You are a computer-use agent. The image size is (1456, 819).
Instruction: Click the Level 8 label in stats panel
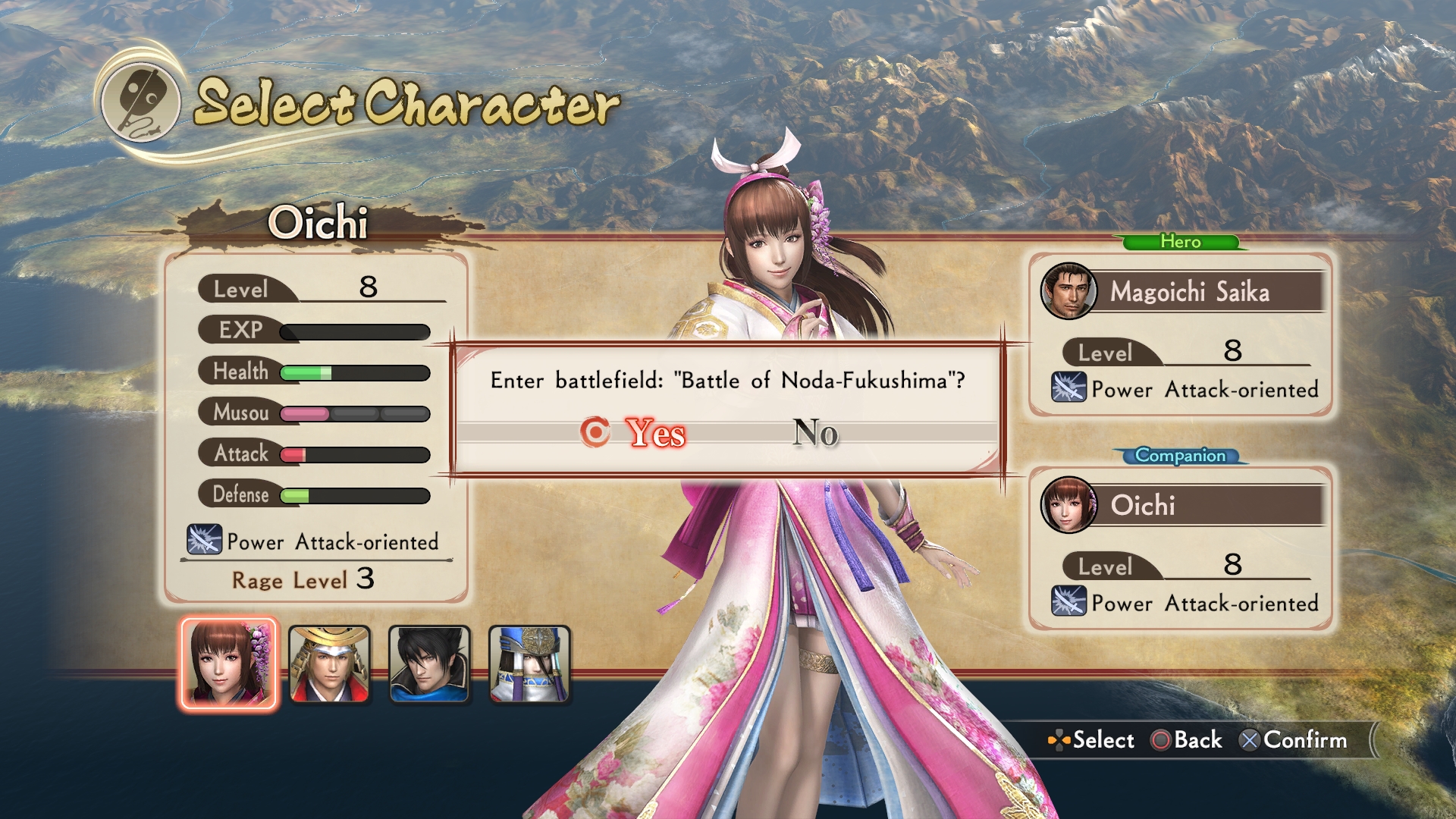tap(243, 289)
